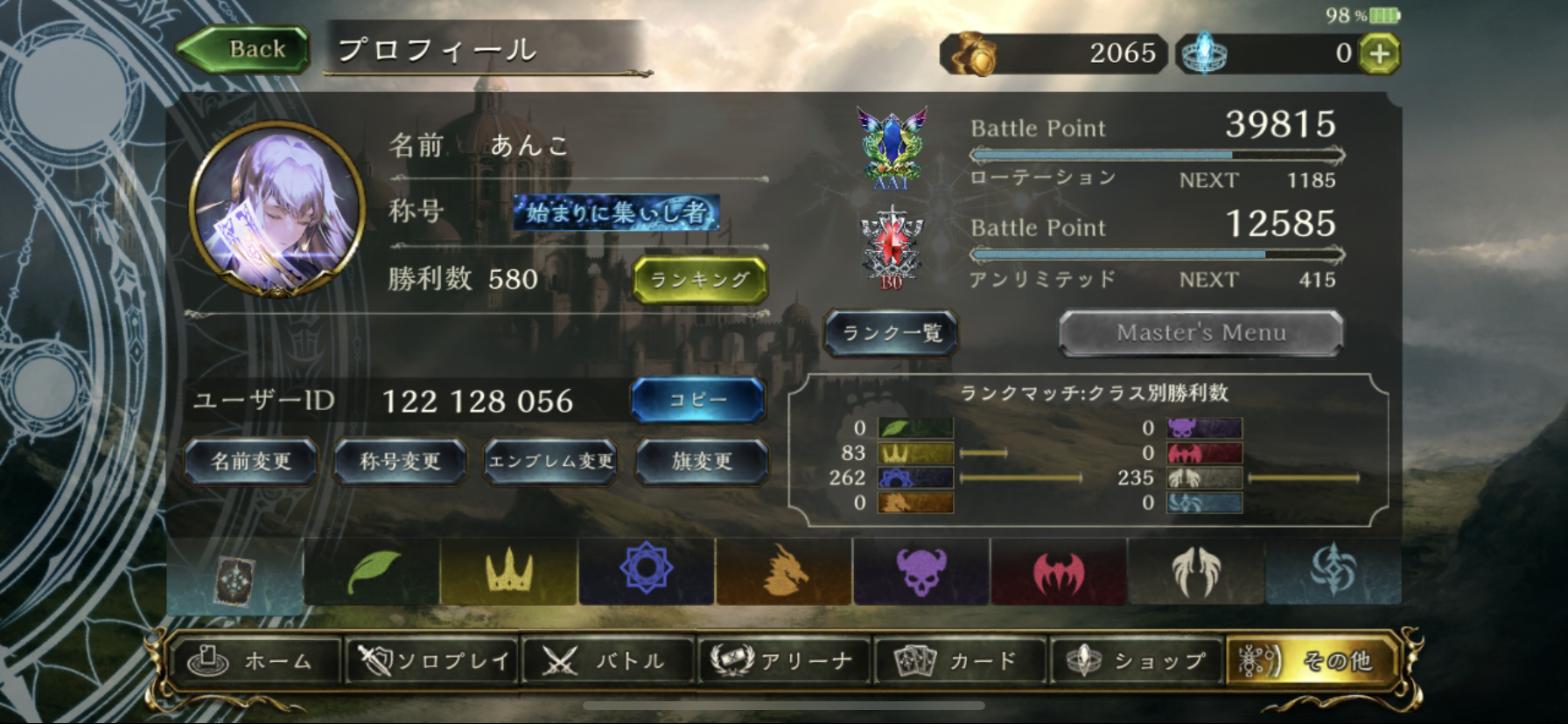The height and width of the screenshot is (724, 1568).
Task: Select the purple horned skull class tab
Action: coord(921,572)
